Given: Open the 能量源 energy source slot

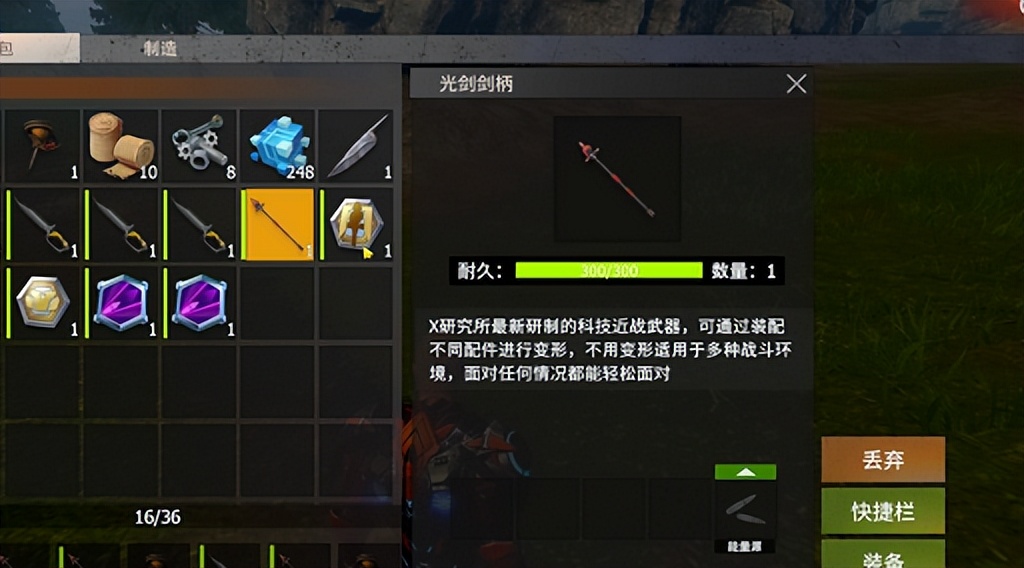Looking at the screenshot, I should point(745,512).
